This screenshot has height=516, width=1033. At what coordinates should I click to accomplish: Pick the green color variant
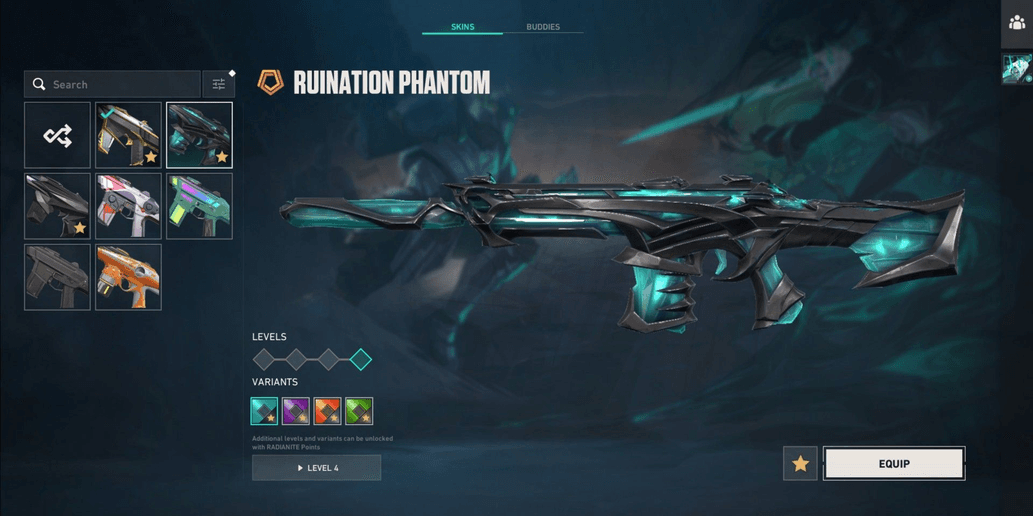[x=359, y=411]
